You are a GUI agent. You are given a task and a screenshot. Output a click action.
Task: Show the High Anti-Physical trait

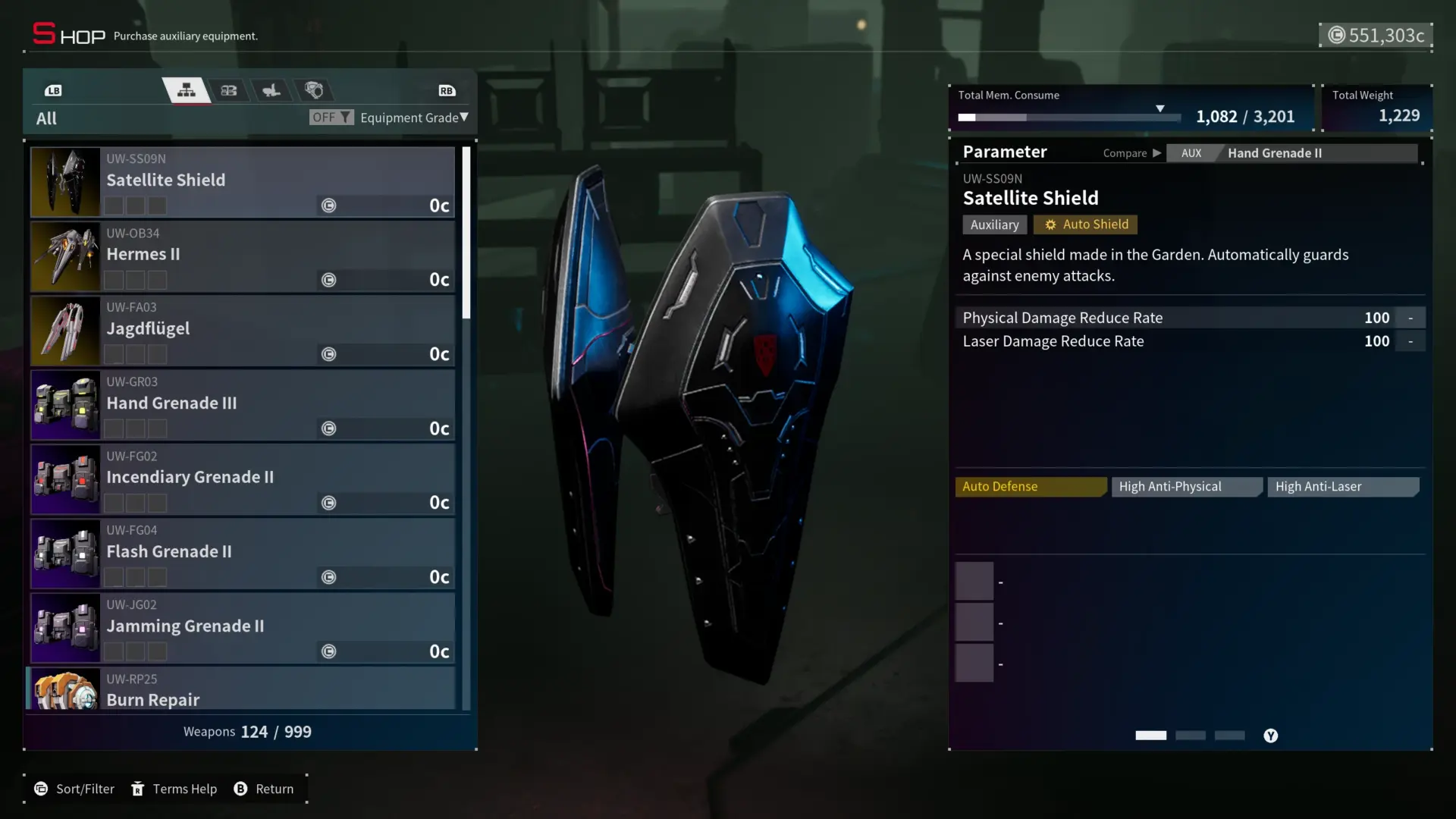click(x=1186, y=487)
